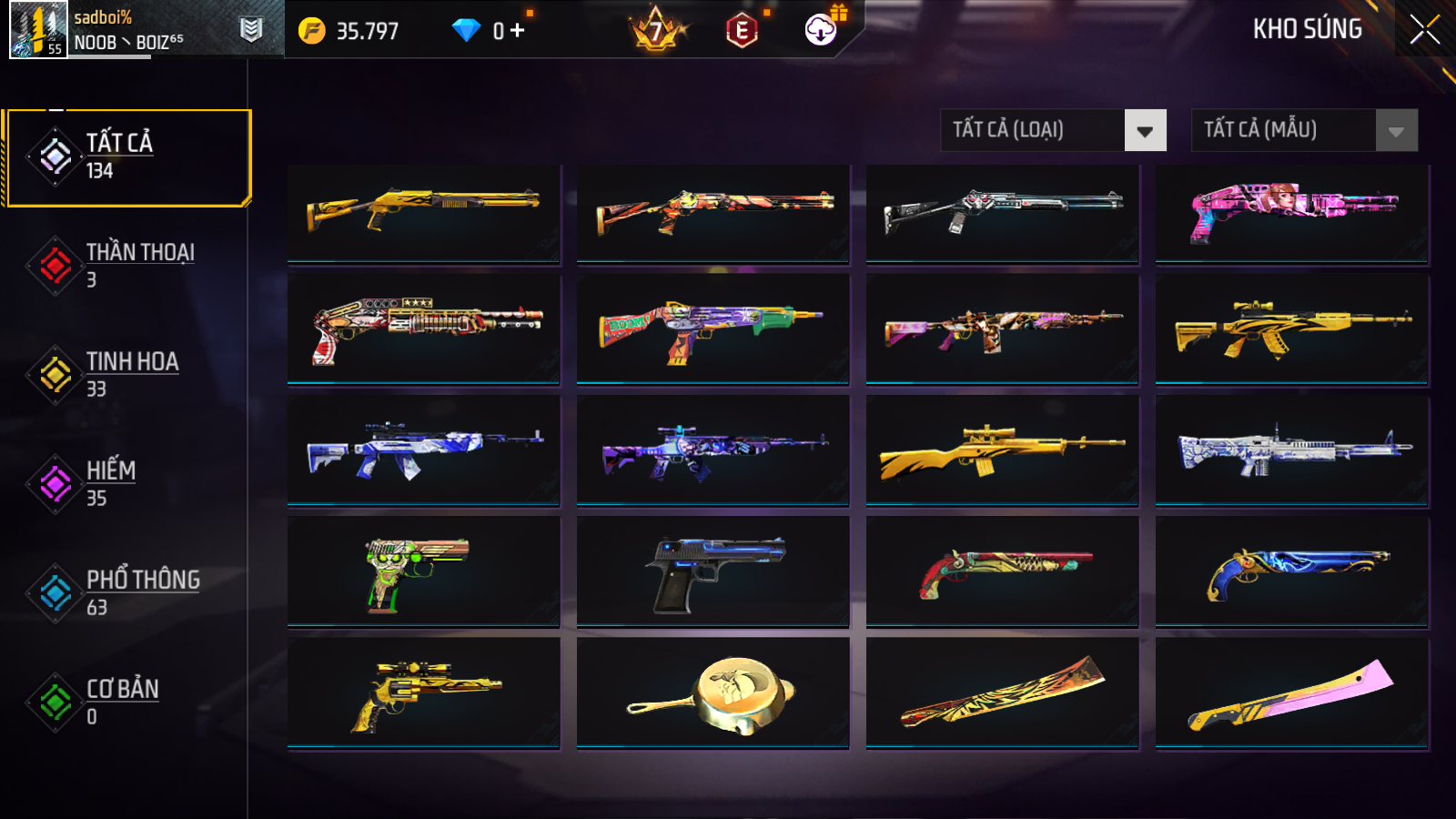
Task: Switch to the Thần Thoại category
Action: pyautogui.click(x=127, y=266)
